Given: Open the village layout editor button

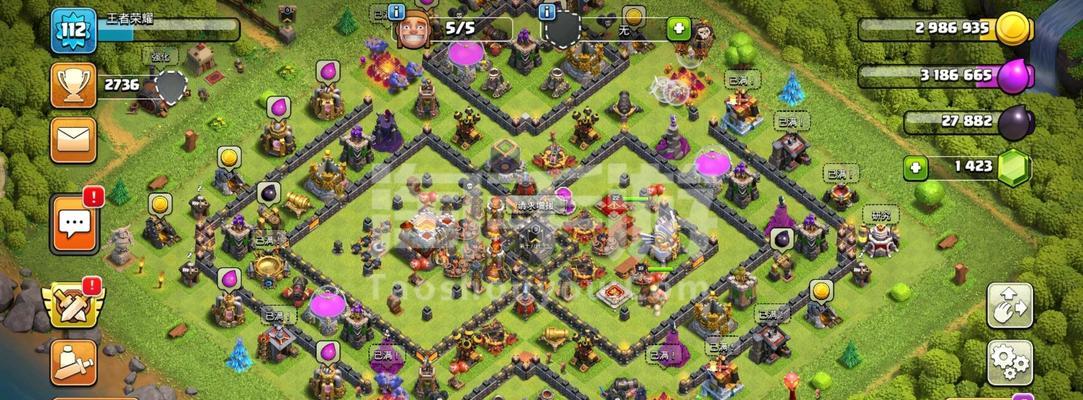Looking at the screenshot, I should 1009,304.
